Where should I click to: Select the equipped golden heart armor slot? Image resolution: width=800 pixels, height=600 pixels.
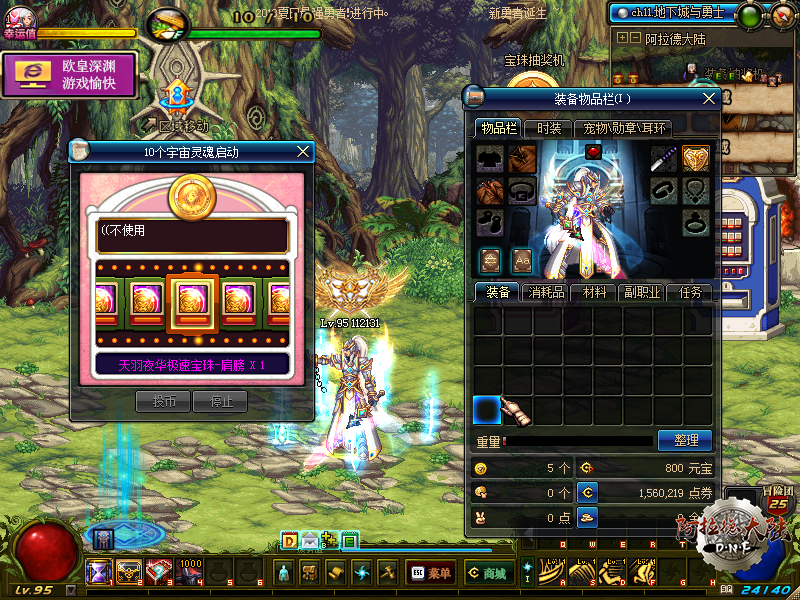tap(696, 158)
